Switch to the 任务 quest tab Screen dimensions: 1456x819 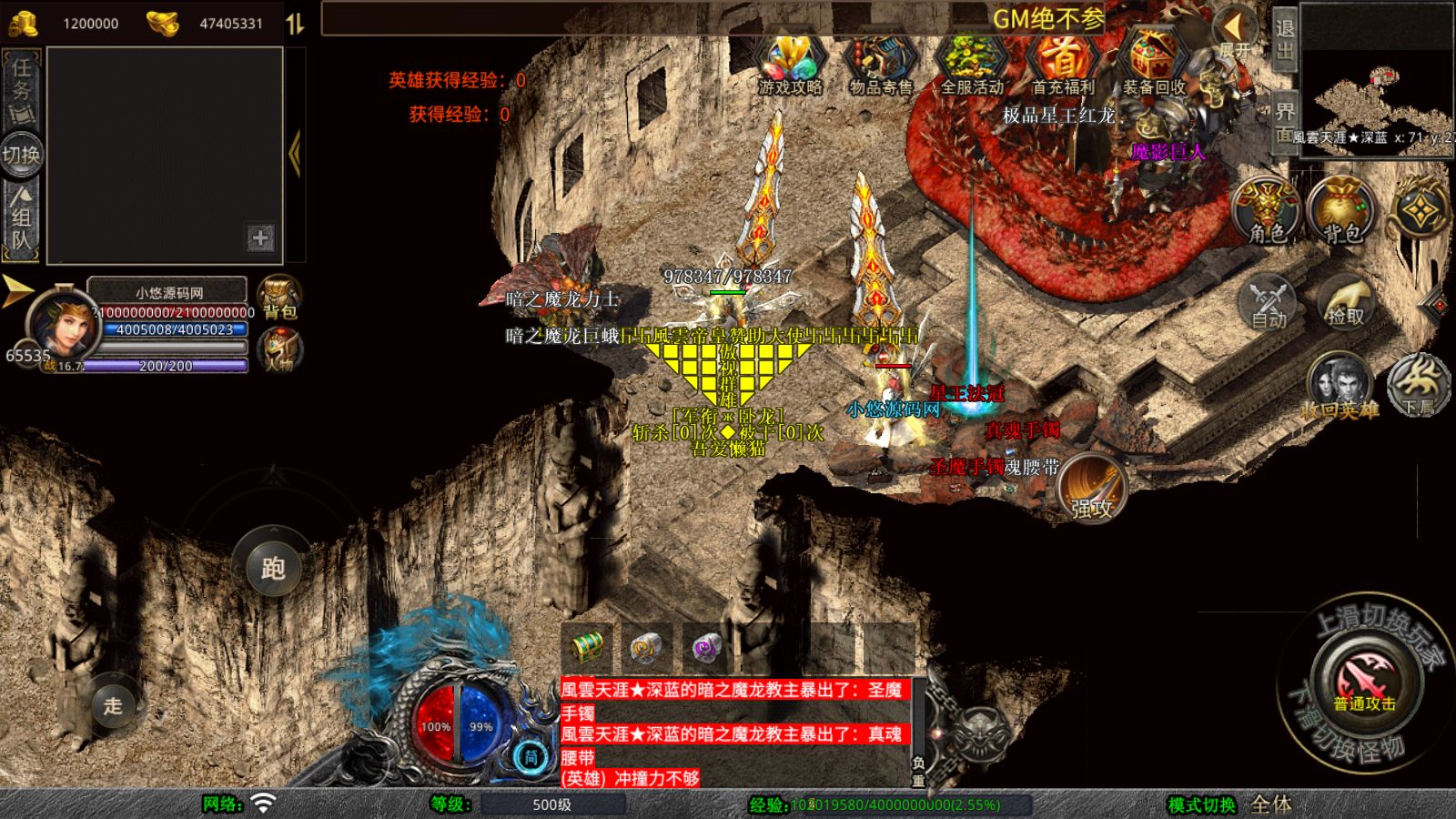pyautogui.click(x=22, y=89)
